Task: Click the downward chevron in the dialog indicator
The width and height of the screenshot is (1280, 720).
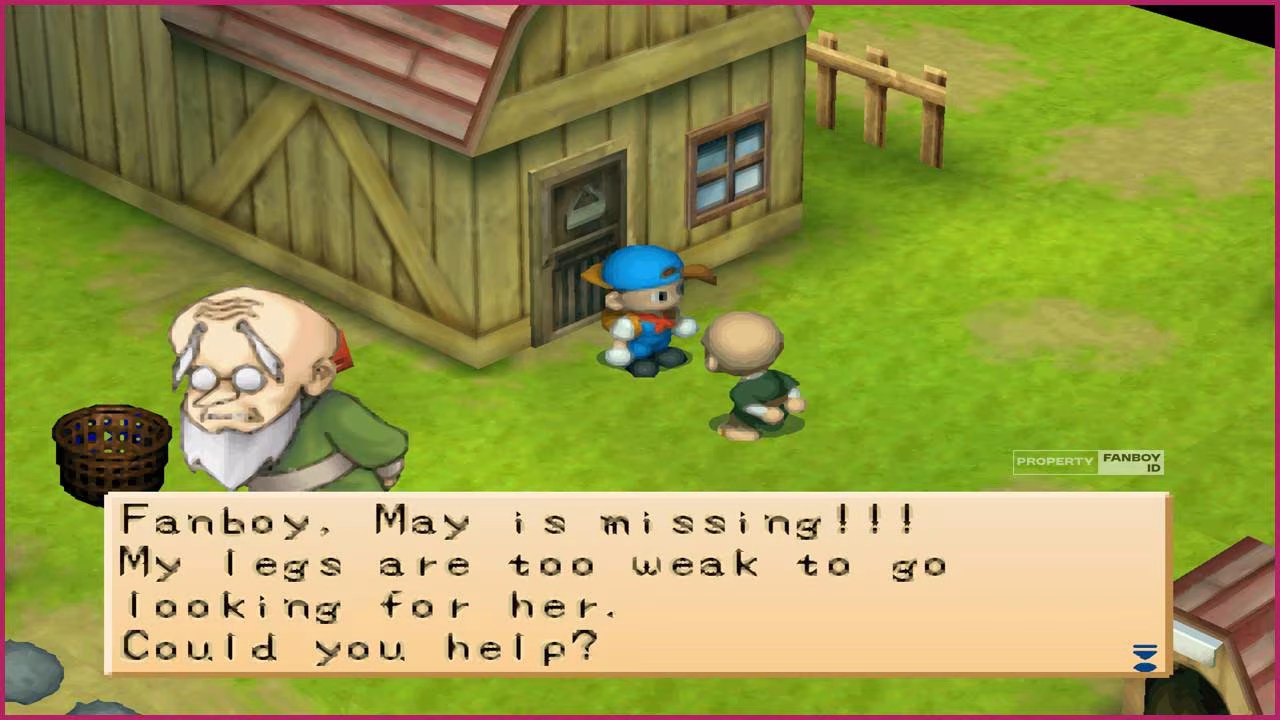Action: [x=1143, y=653]
